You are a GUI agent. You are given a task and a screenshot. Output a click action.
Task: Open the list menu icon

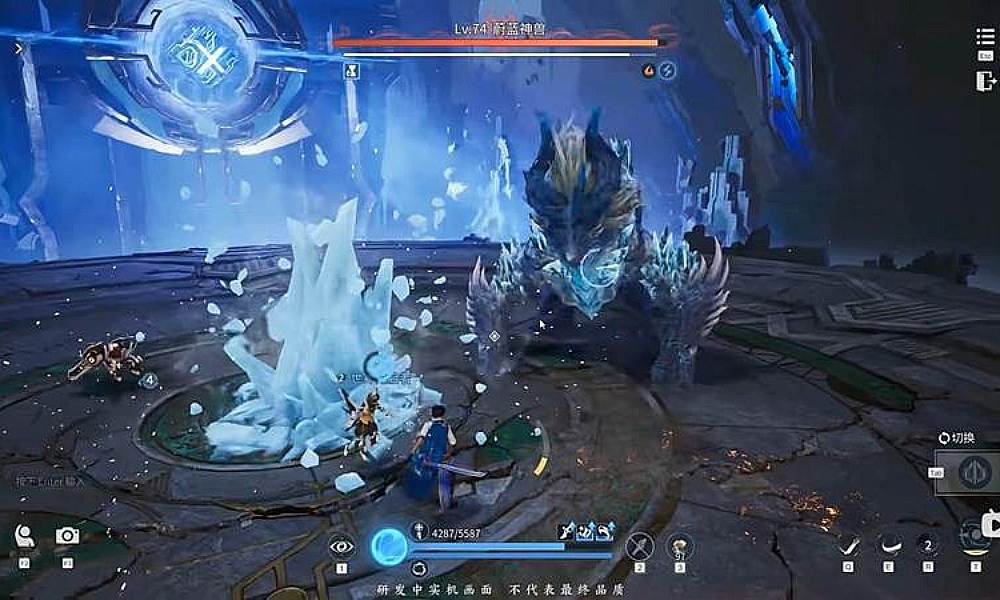[x=985, y=38]
